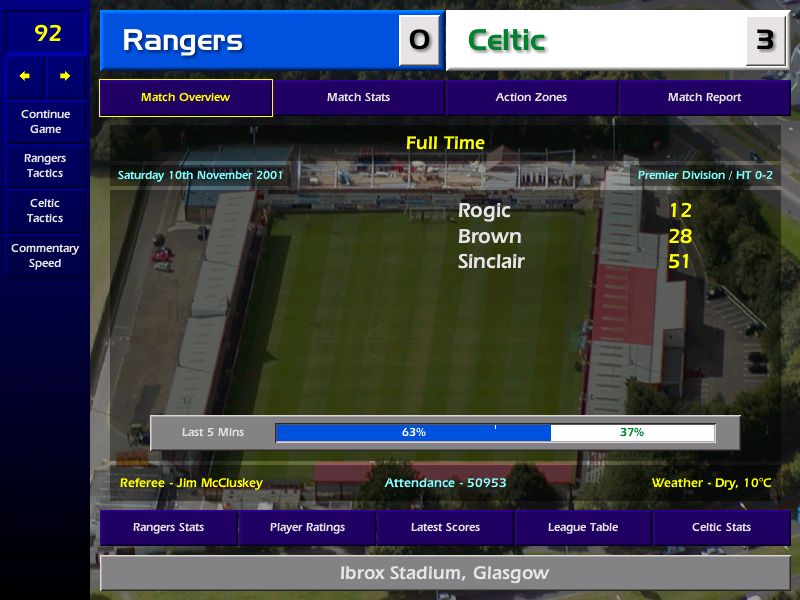View the Match Report tab
This screenshot has height=600, width=800.
(704, 98)
